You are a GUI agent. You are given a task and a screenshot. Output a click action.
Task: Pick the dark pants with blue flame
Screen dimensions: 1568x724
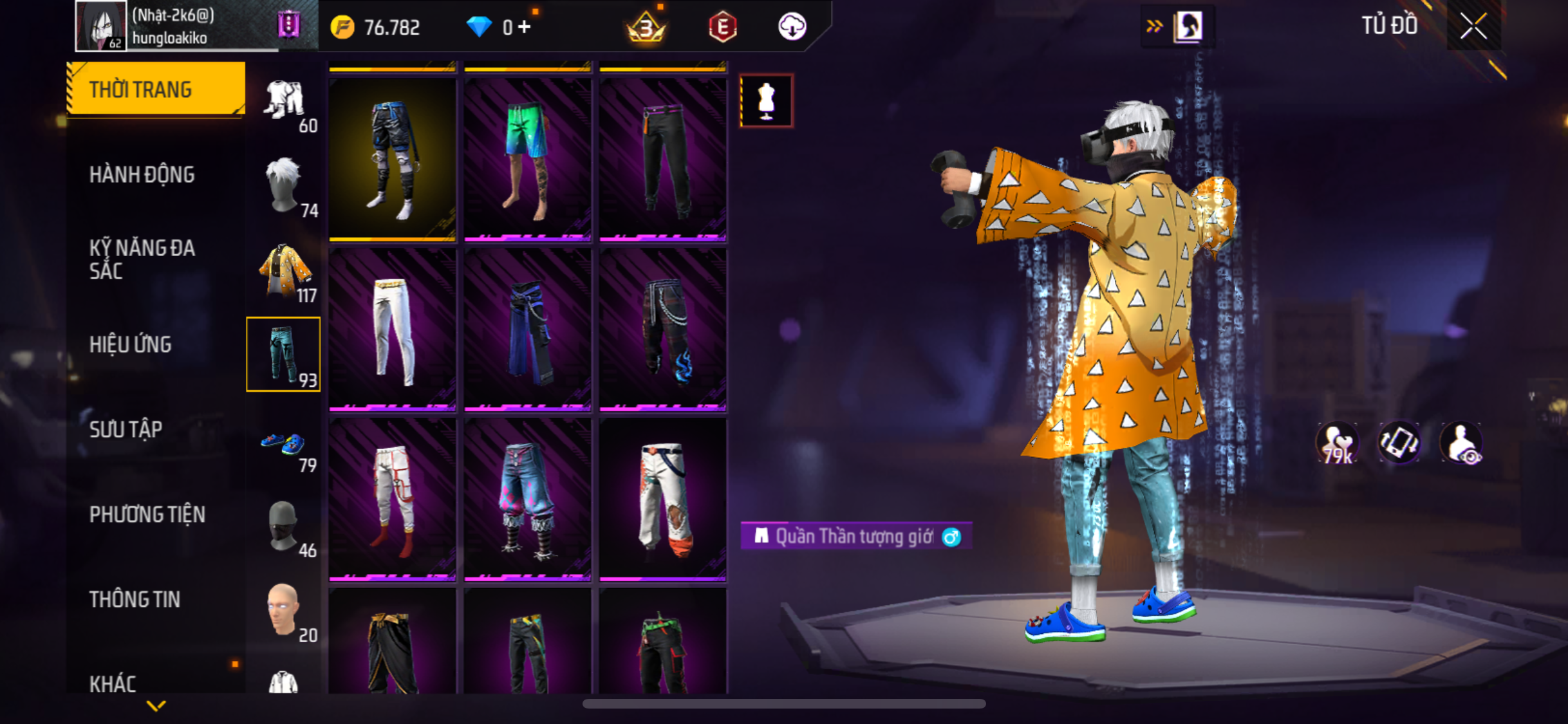click(x=662, y=329)
